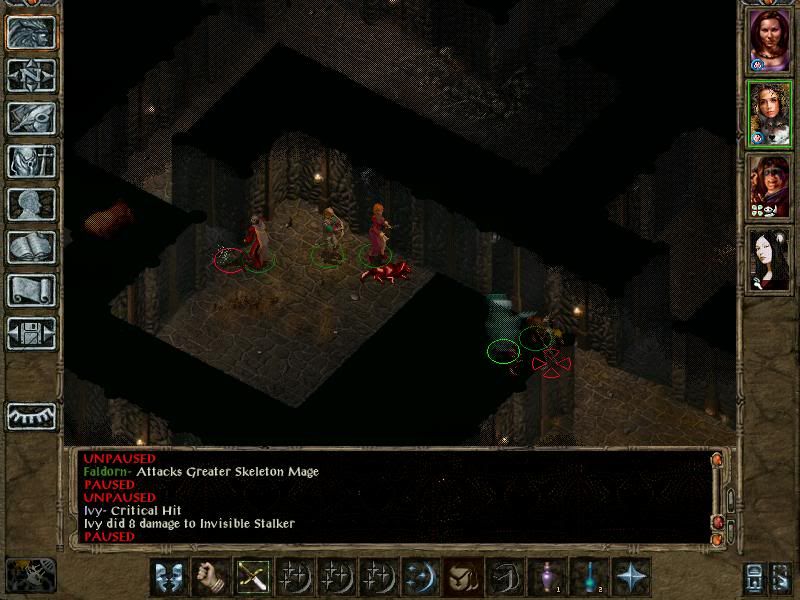
Task: Select the green-highlighted second character portrait
Action: [x=770, y=114]
